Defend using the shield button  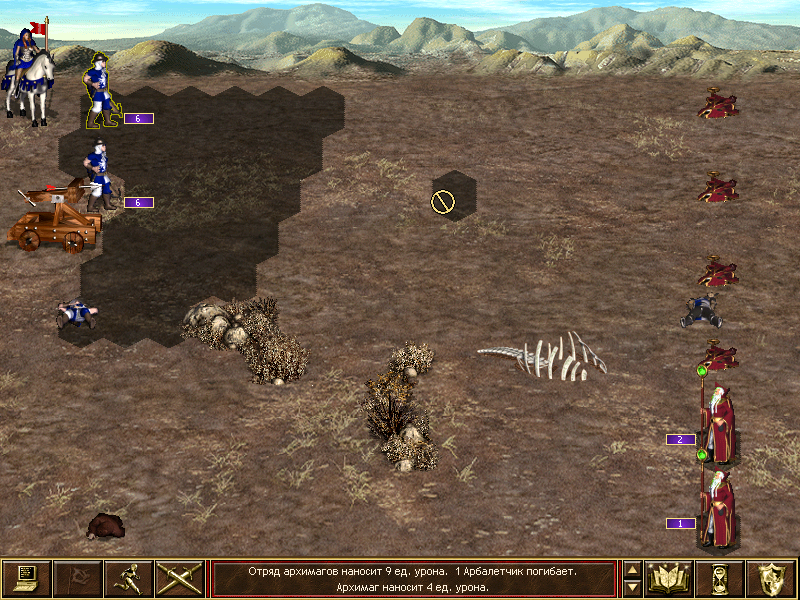(x=770, y=578)
